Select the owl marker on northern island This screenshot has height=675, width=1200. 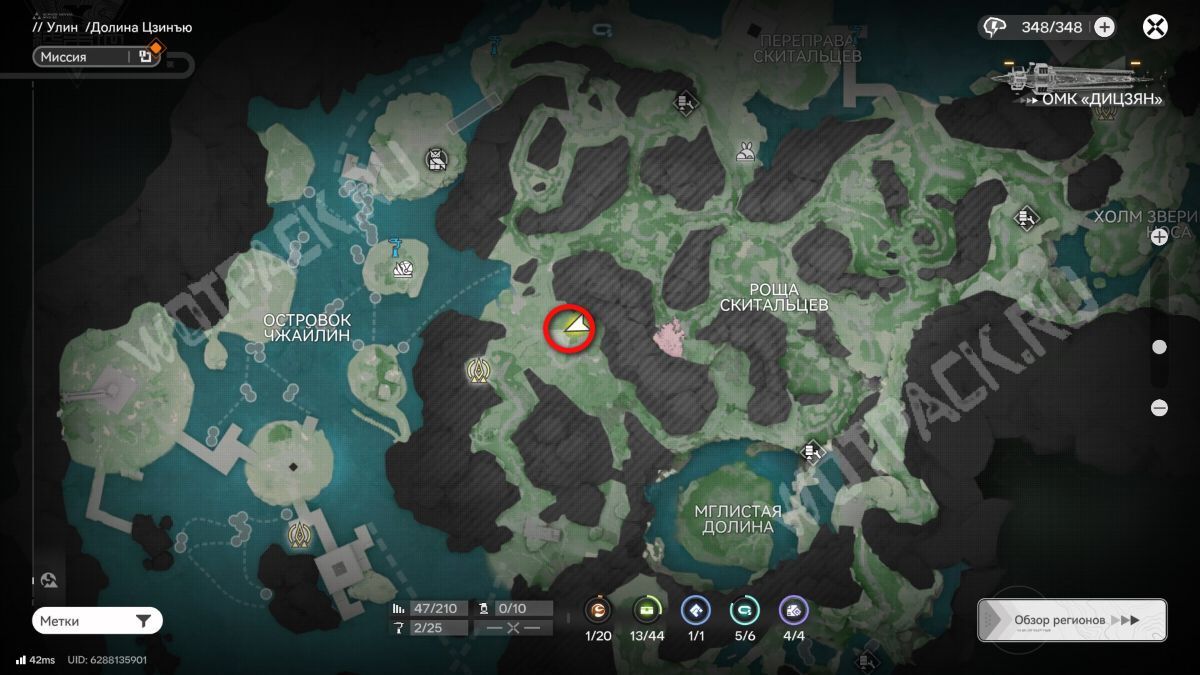click(x=435, y=158)
